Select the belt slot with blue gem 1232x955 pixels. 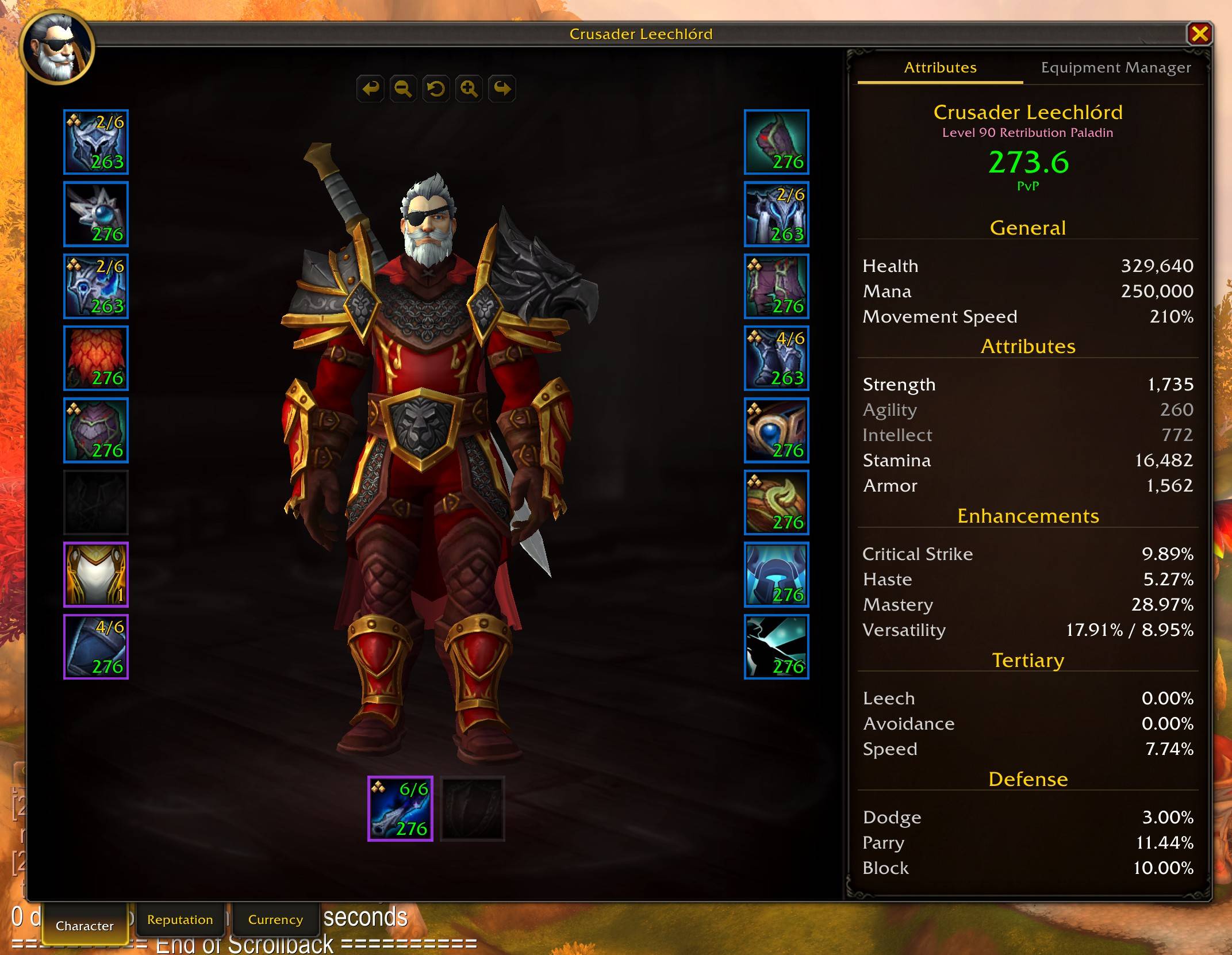point(776,214)
